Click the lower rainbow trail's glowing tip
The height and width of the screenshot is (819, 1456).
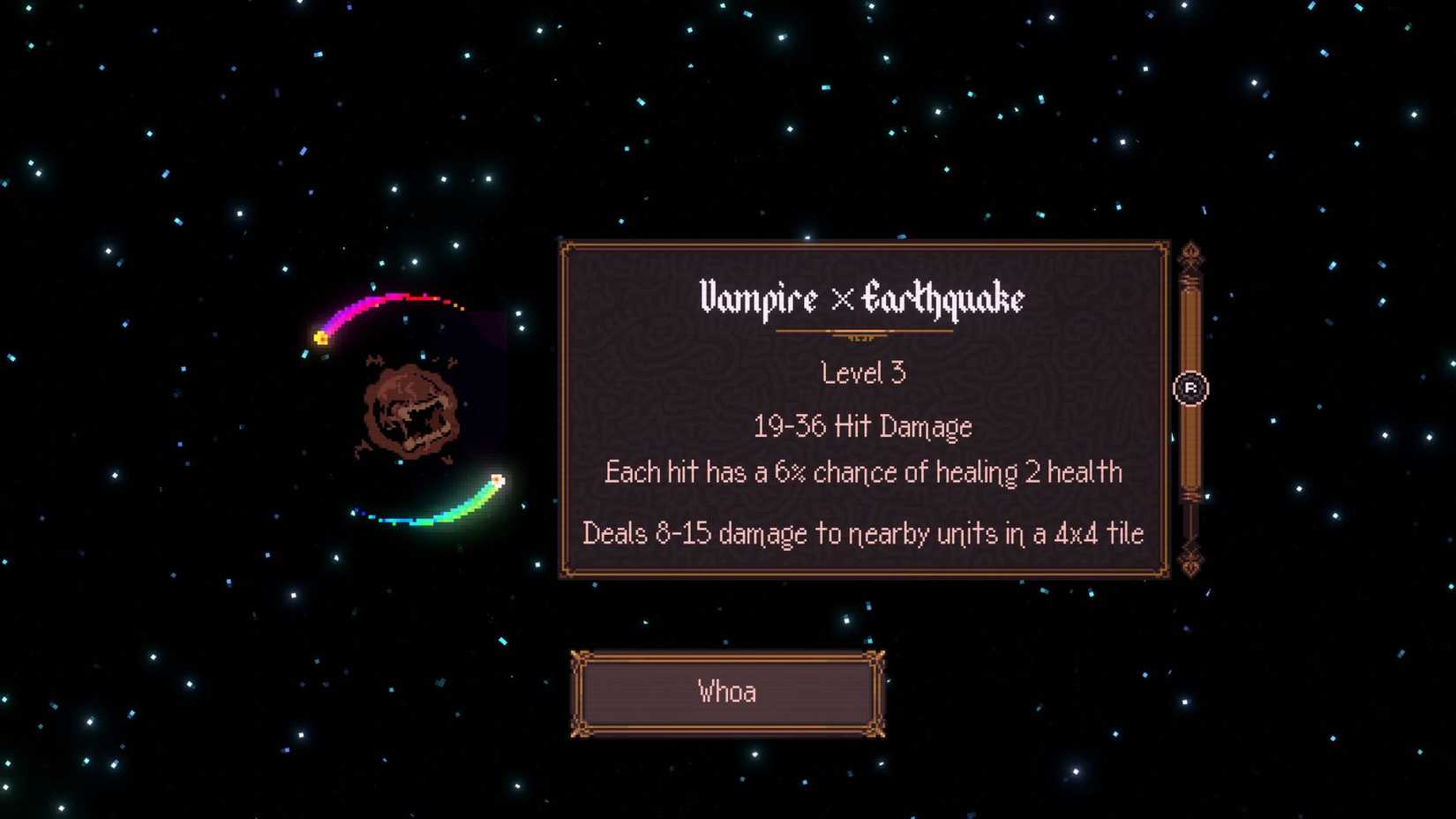497,477
